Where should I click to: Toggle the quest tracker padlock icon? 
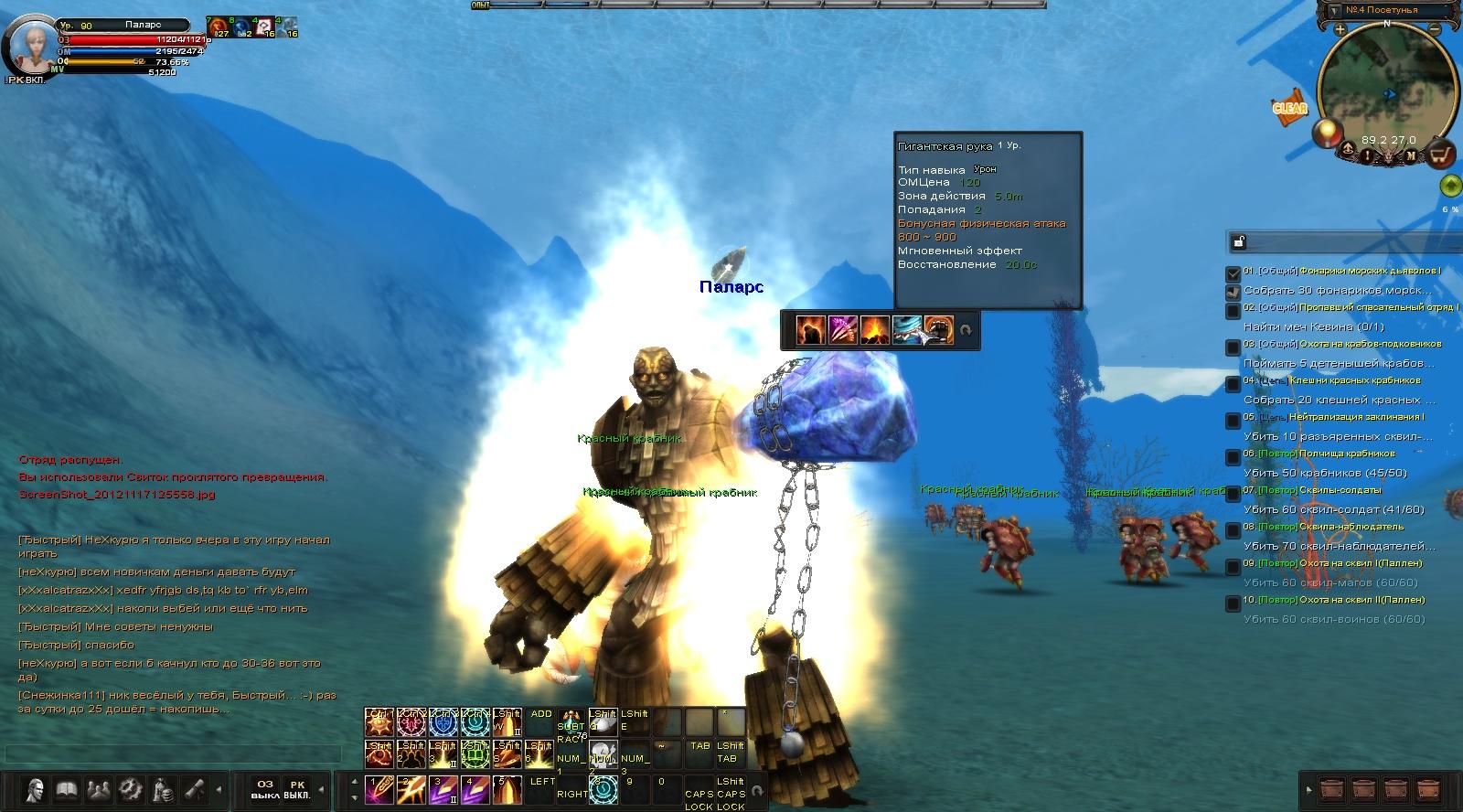click(1238, 242)
